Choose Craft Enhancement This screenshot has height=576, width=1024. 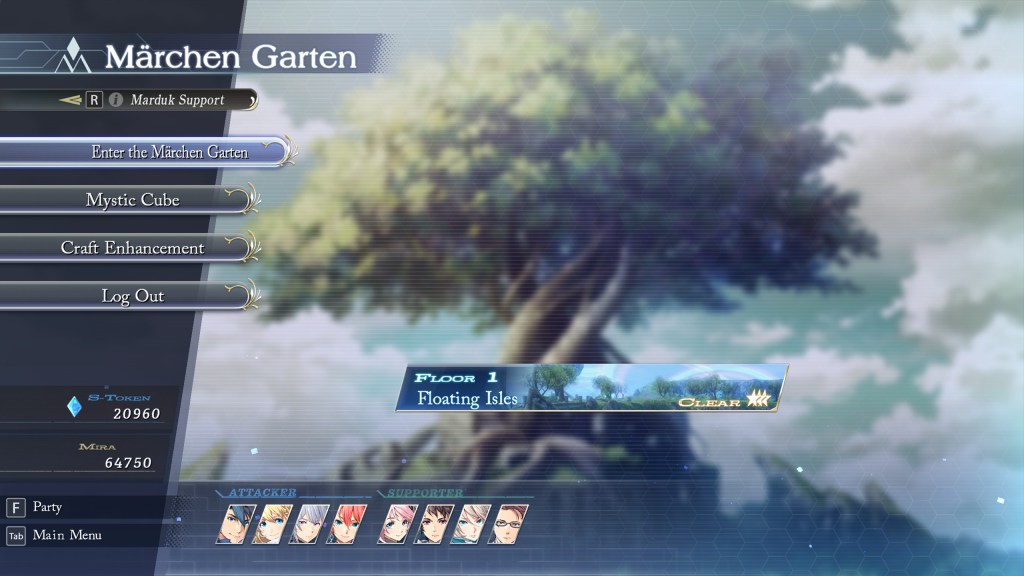[x=133, y=248]
